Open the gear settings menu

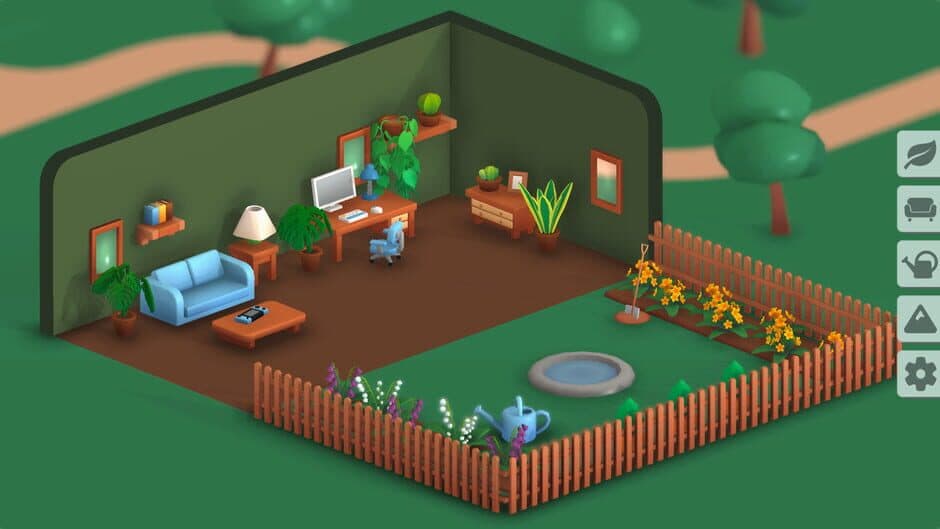[918, 374]
